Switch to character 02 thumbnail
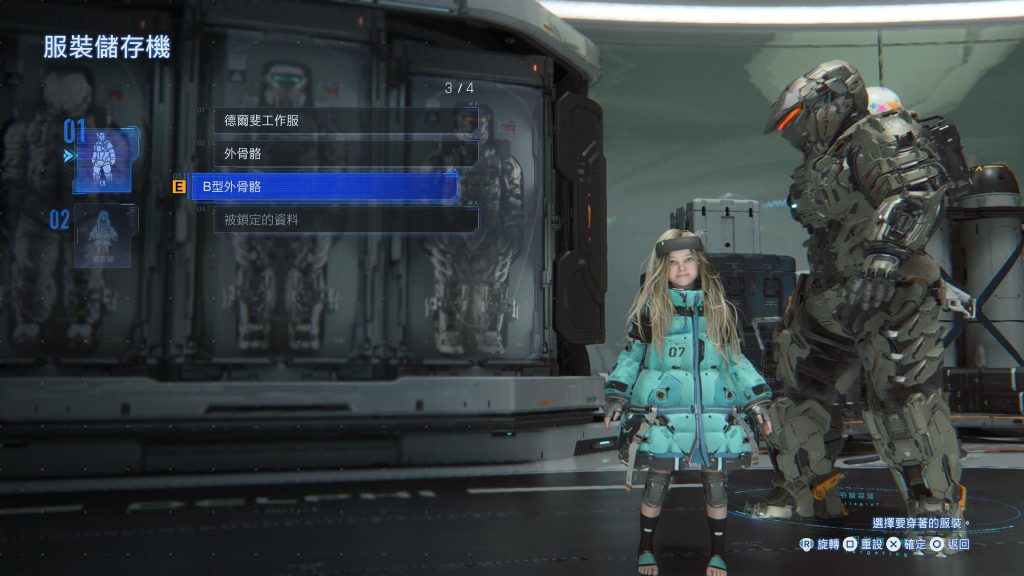 [105, 236]
